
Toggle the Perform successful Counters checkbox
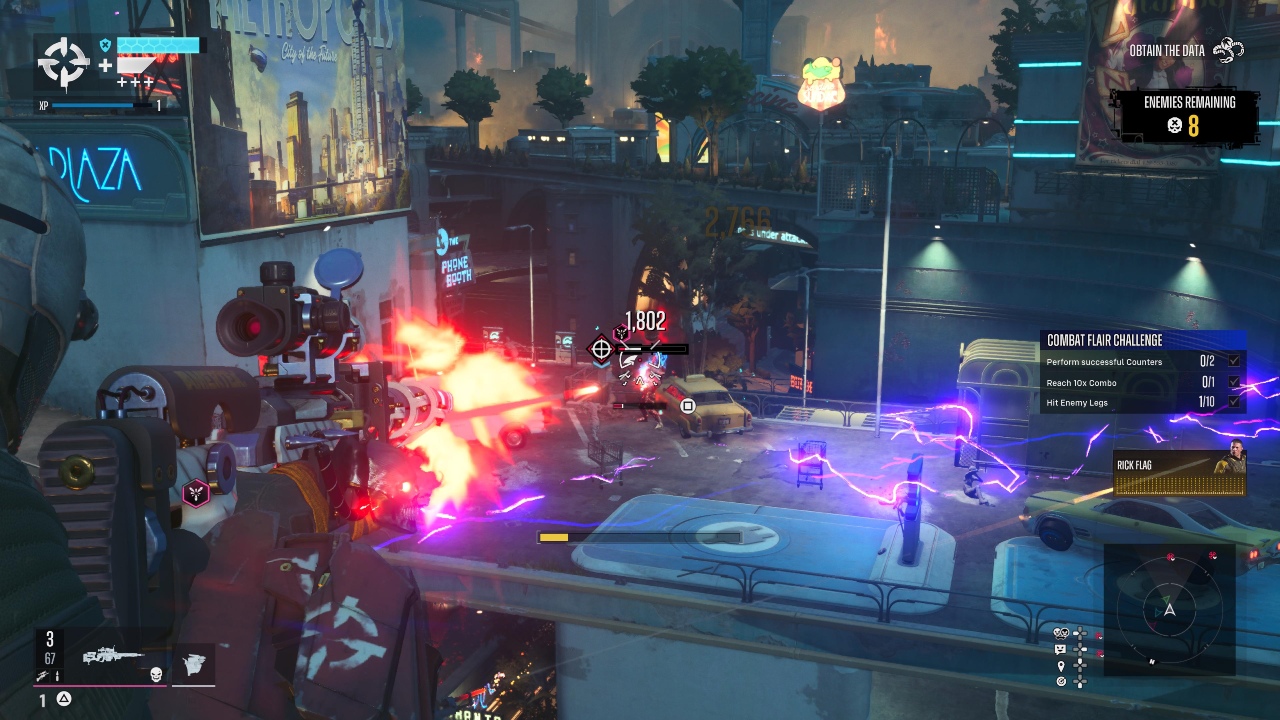coord(1234,361)
